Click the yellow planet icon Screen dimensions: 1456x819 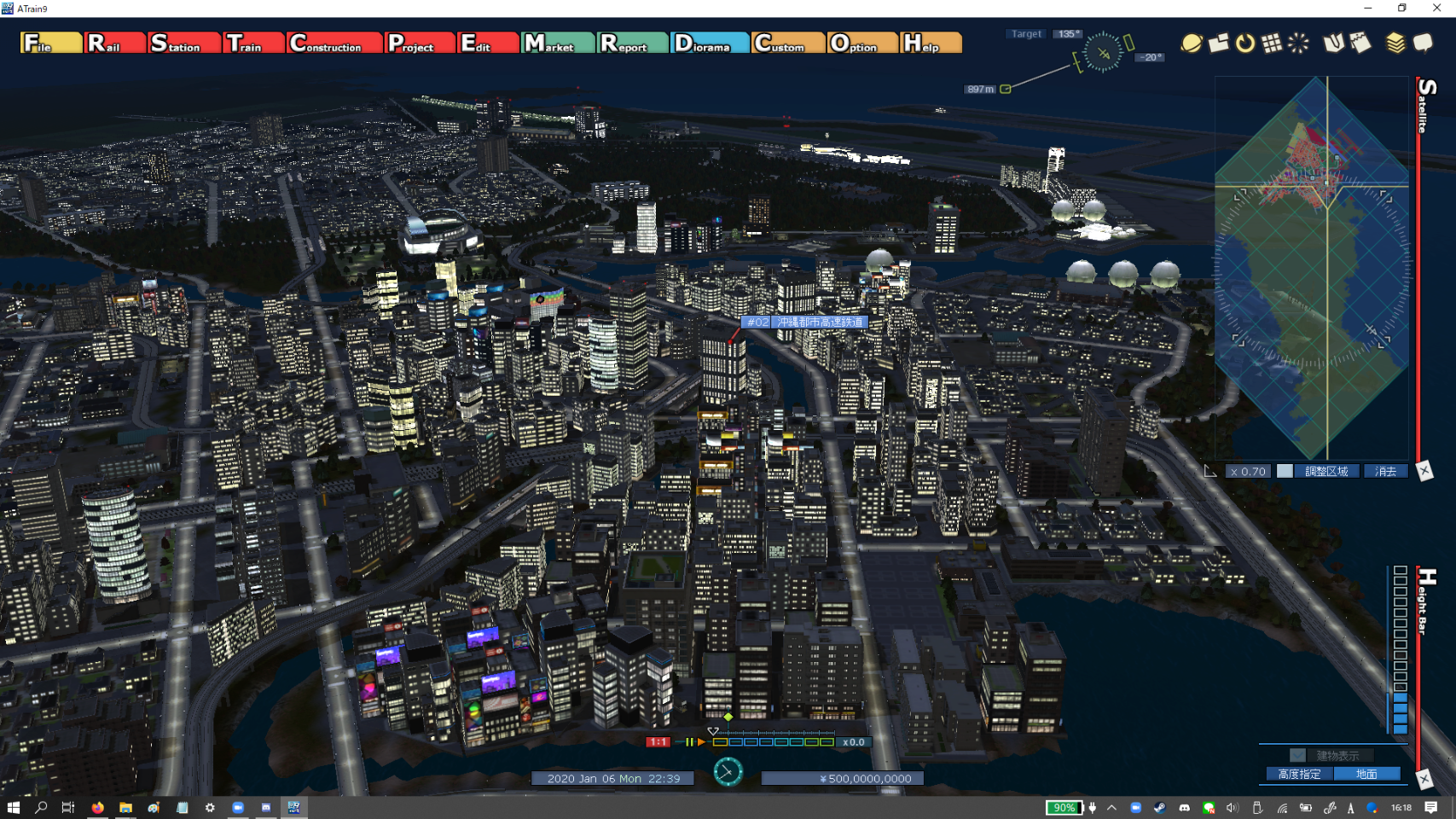click(x=1191, y=43)
